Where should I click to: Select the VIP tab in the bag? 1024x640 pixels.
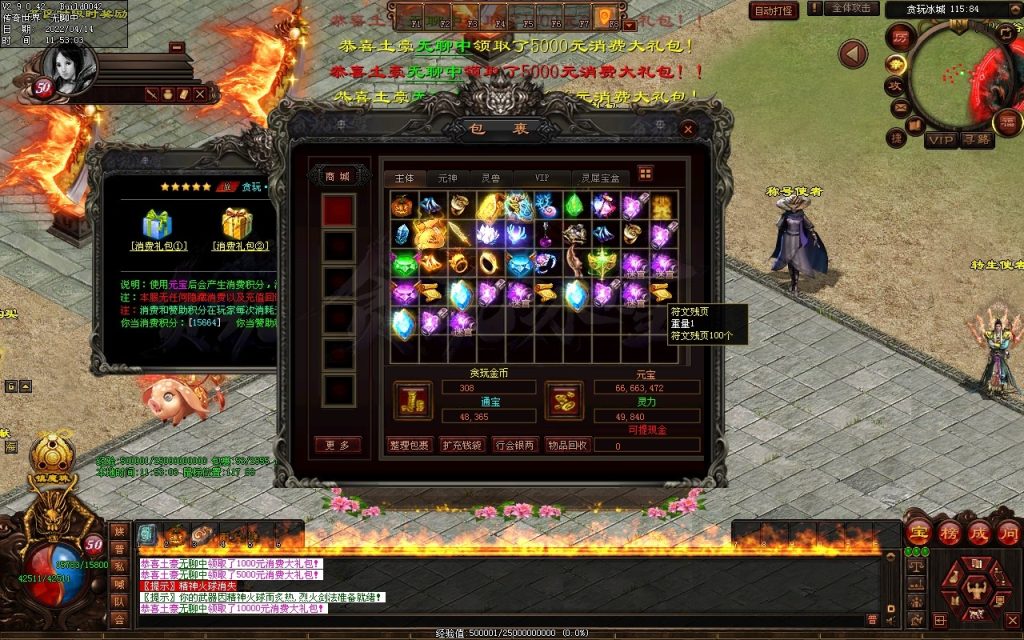pyautogui.click(x=541, y=177)
